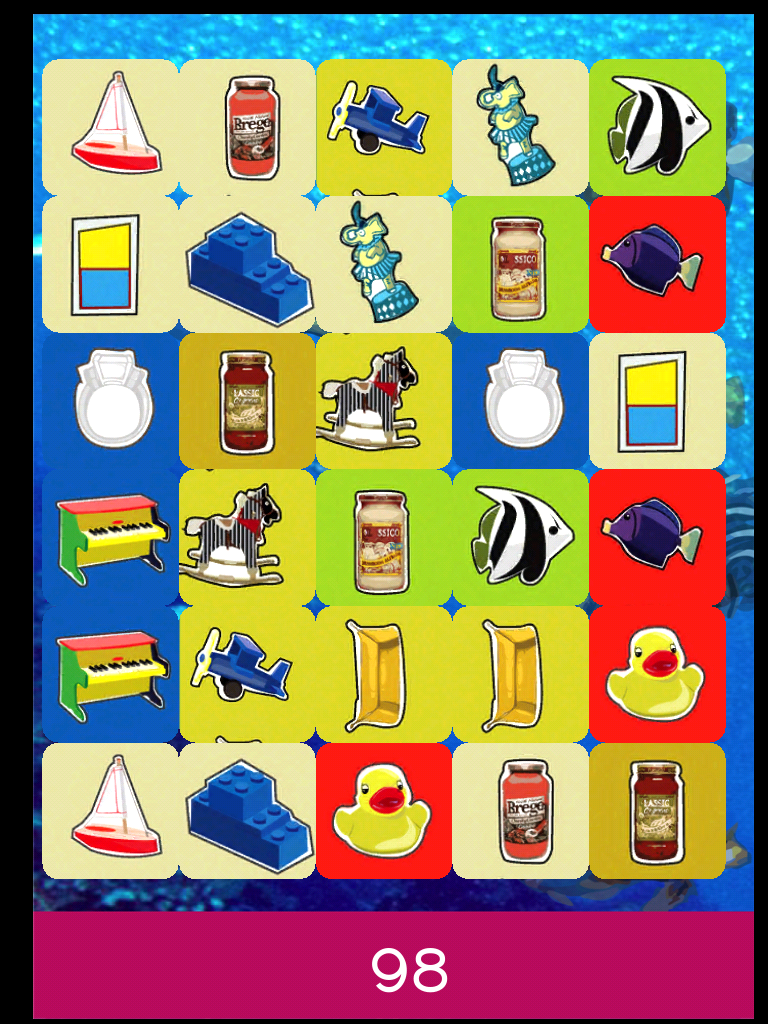The image size is (768, 1024).
Task: Choose the ring tile between rocking horse and window
Action: tap(520, 401)
